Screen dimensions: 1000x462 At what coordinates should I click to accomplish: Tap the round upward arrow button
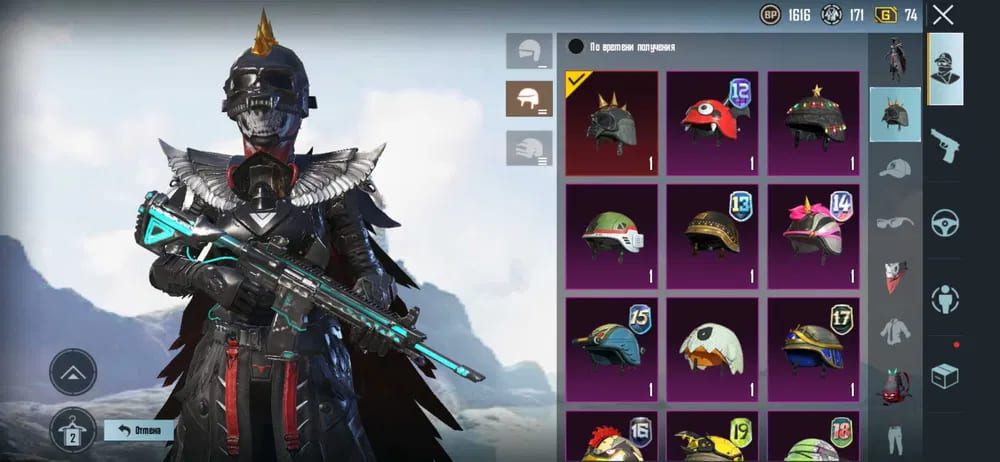[73, 373]
